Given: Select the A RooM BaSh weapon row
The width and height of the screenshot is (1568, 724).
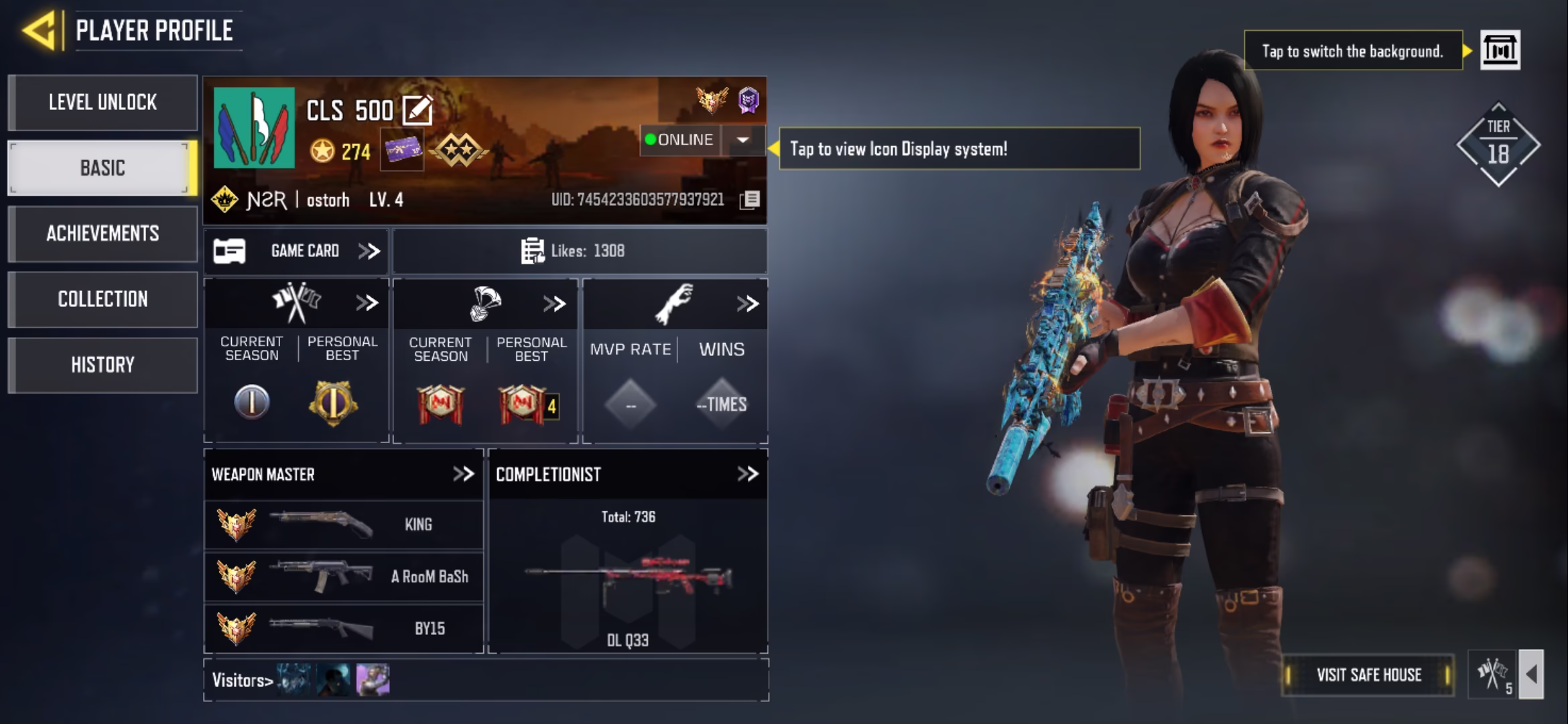Looking at the screenshot, I should point(343,577).
